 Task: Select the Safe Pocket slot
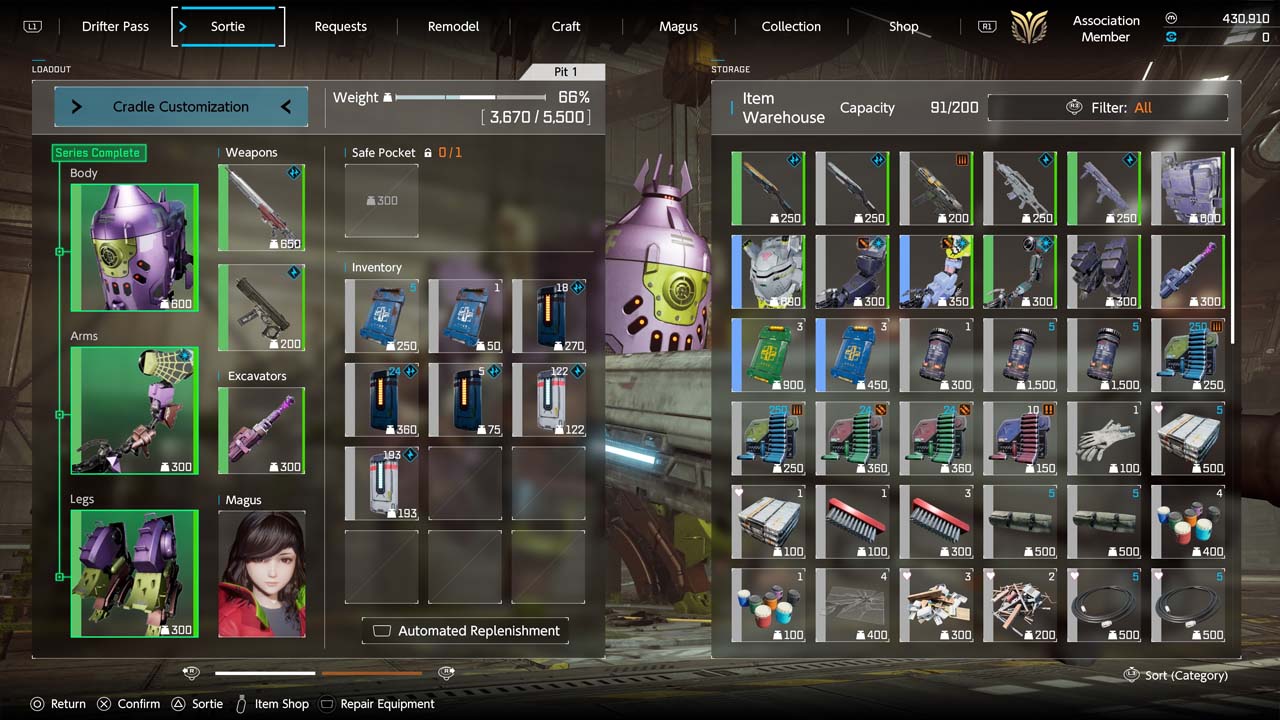(x=381, y=201)
